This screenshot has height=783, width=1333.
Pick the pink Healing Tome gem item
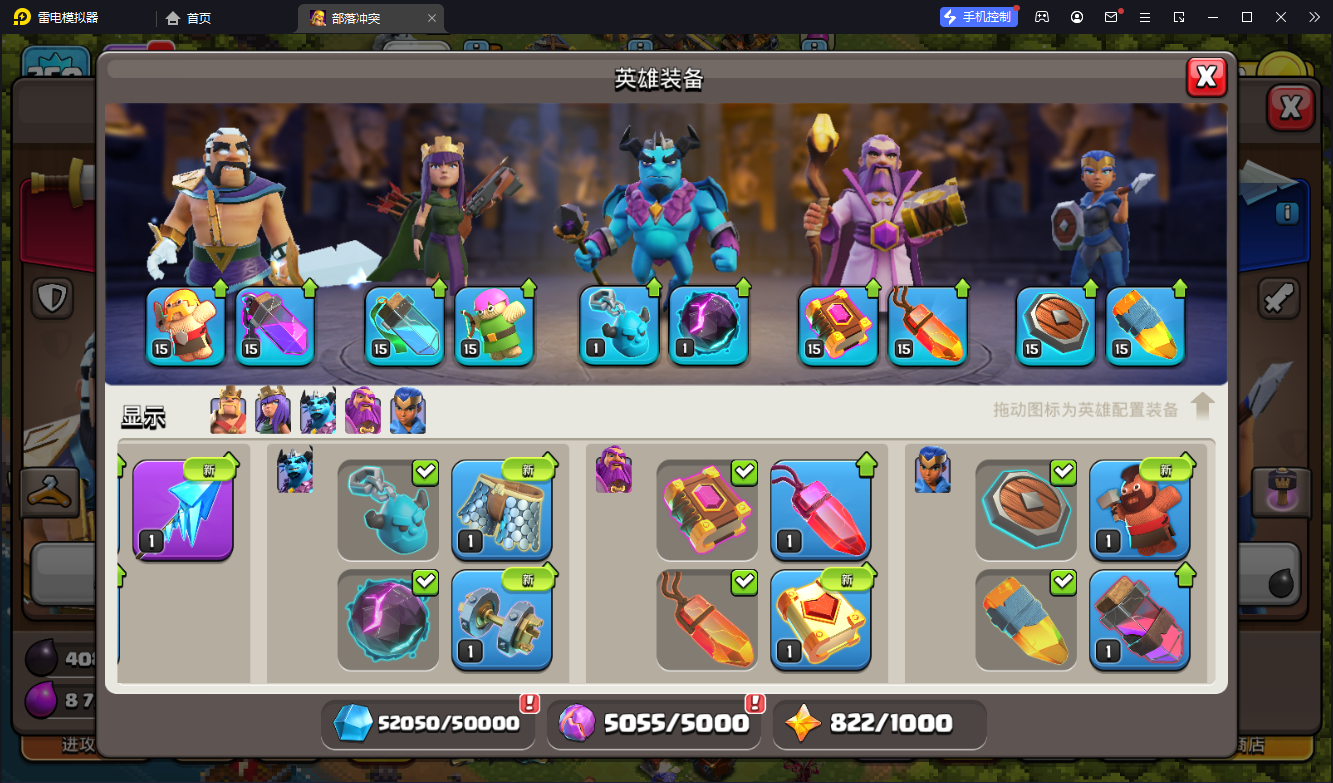pyautogui.click(x=821, y=509)
